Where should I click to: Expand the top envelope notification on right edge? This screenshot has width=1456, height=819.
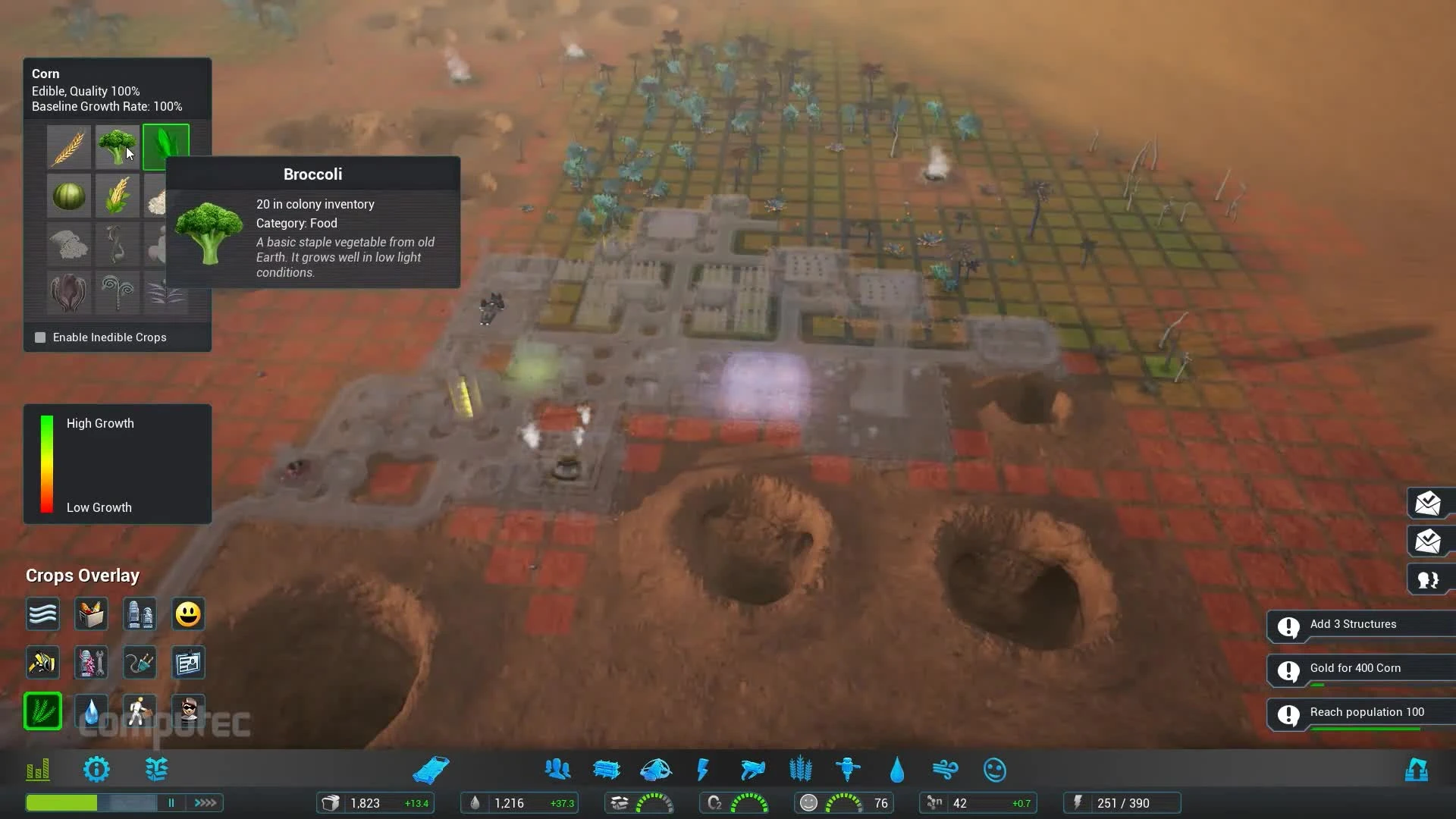click(1429, 503)
